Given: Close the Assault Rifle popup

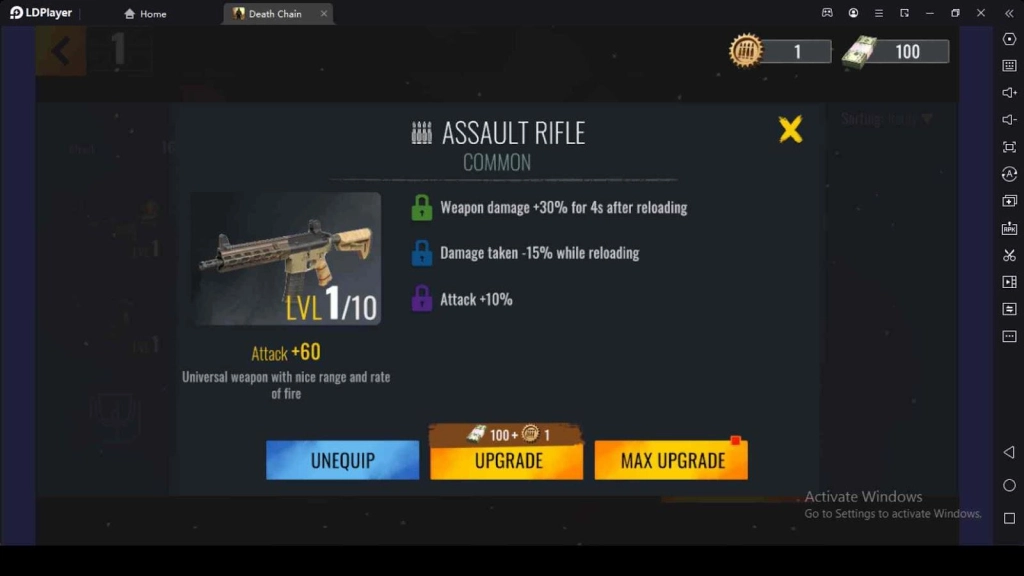Looking at the screenshot, I should (790, 130).
